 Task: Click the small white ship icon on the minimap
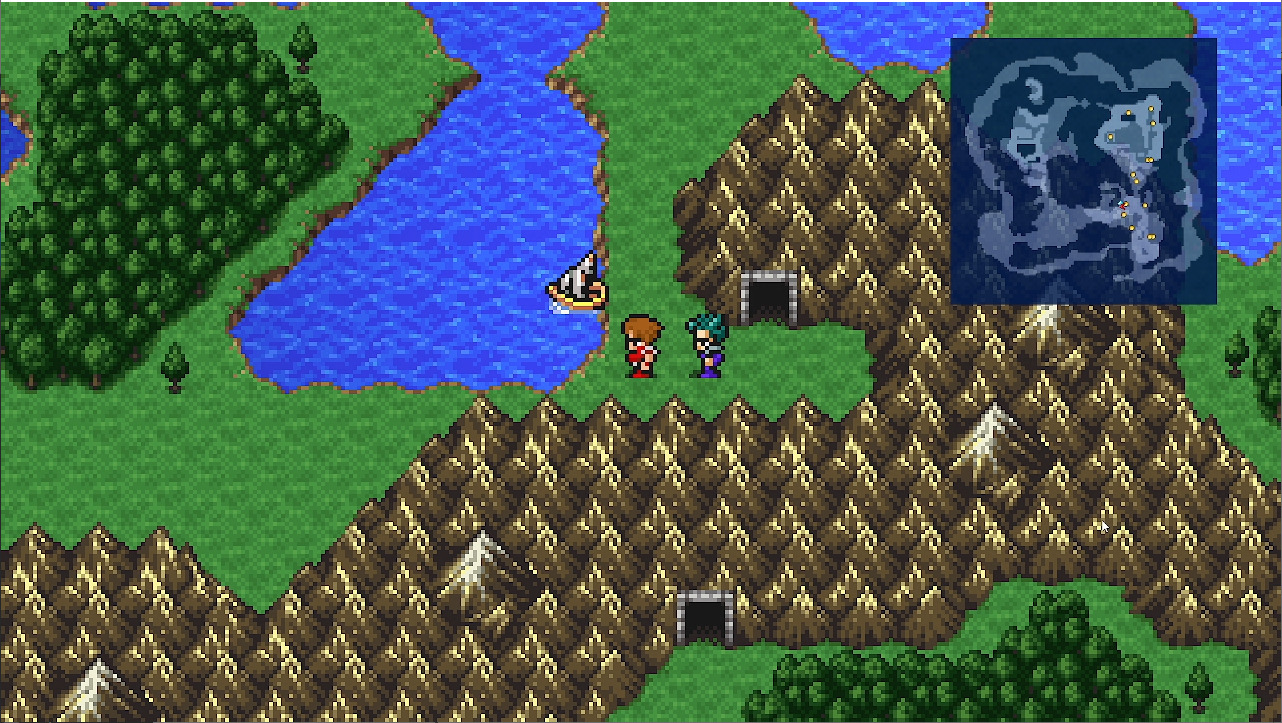pyautogui.click(x=1119, y=203)
